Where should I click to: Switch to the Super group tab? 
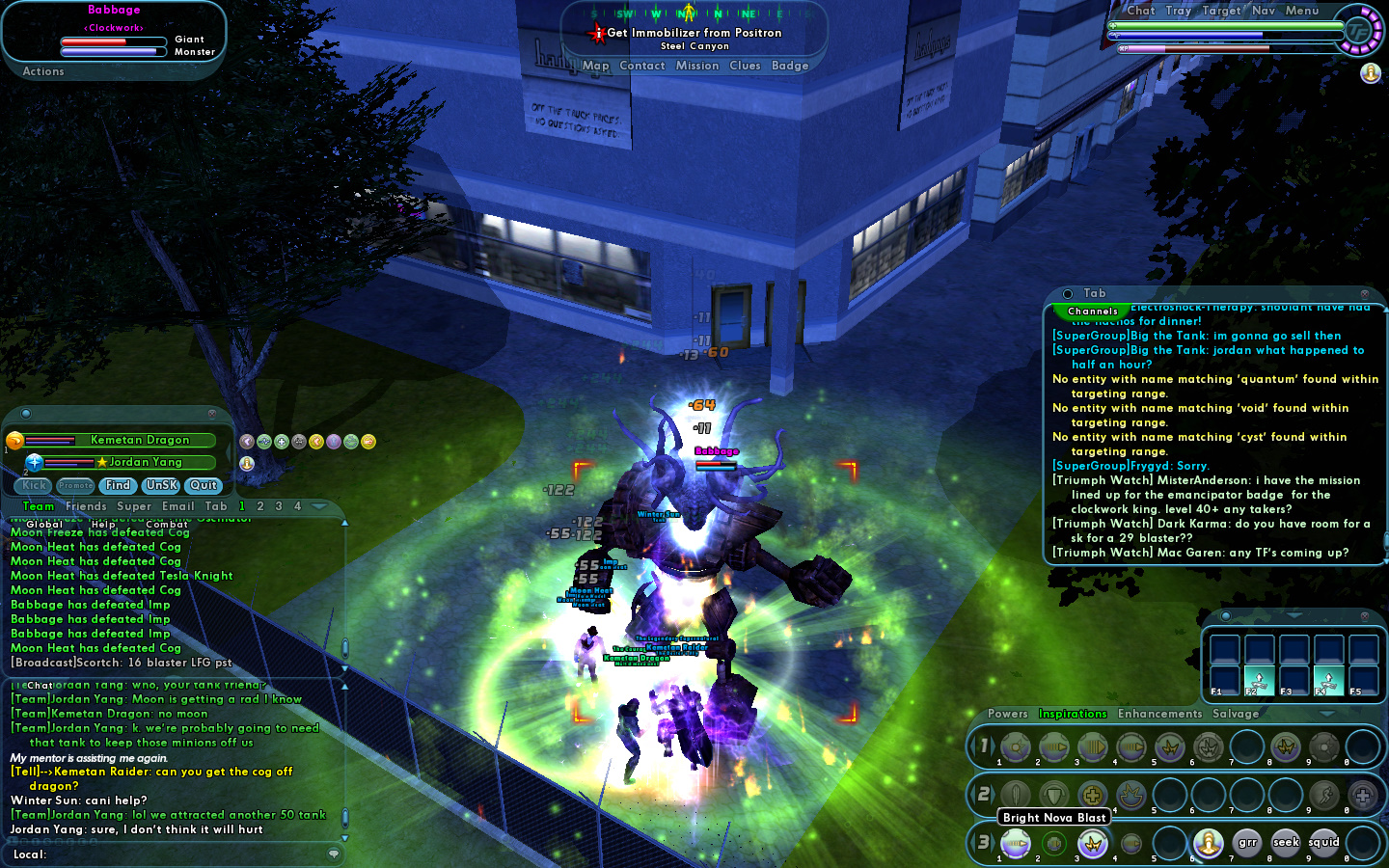click(x=134, y=506)
